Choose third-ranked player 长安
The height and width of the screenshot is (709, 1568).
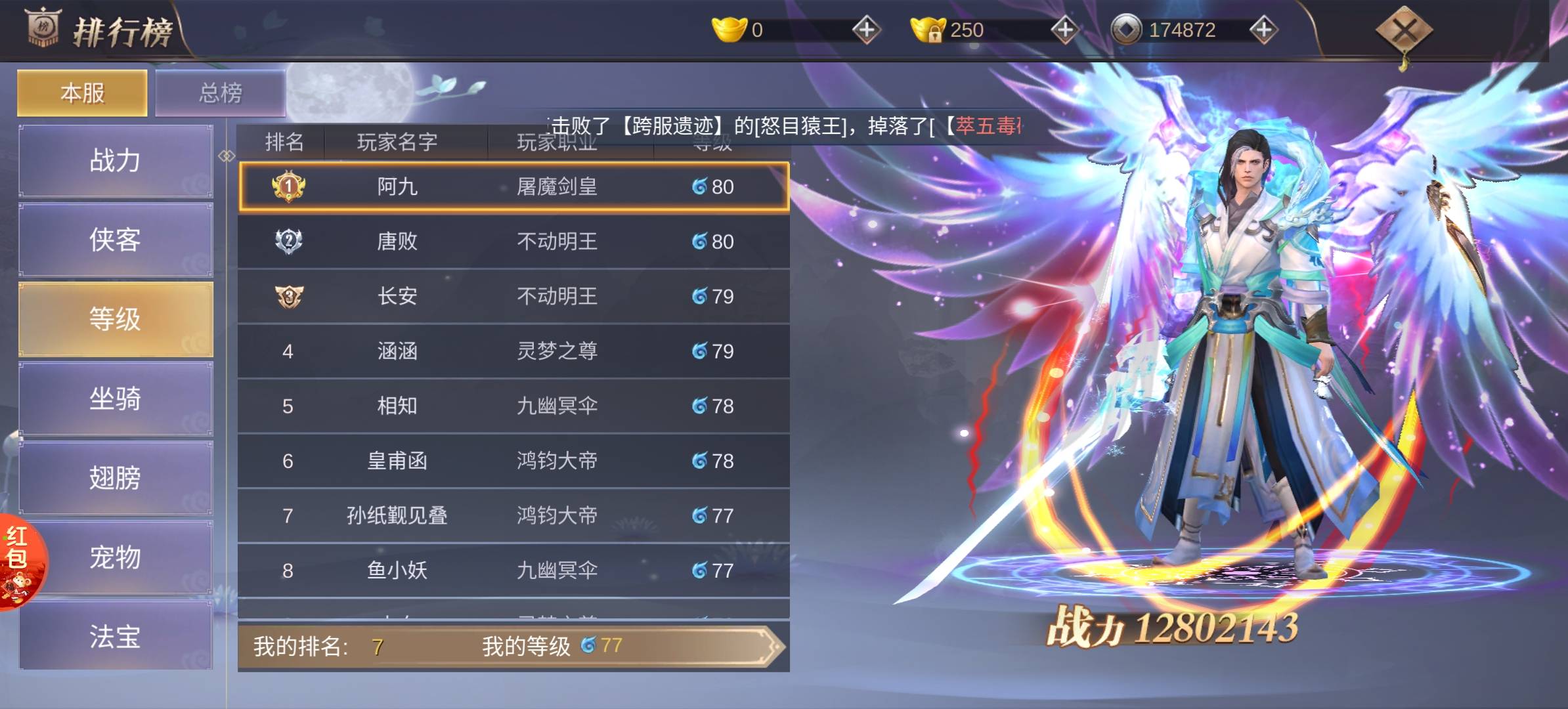coord(513,297)
